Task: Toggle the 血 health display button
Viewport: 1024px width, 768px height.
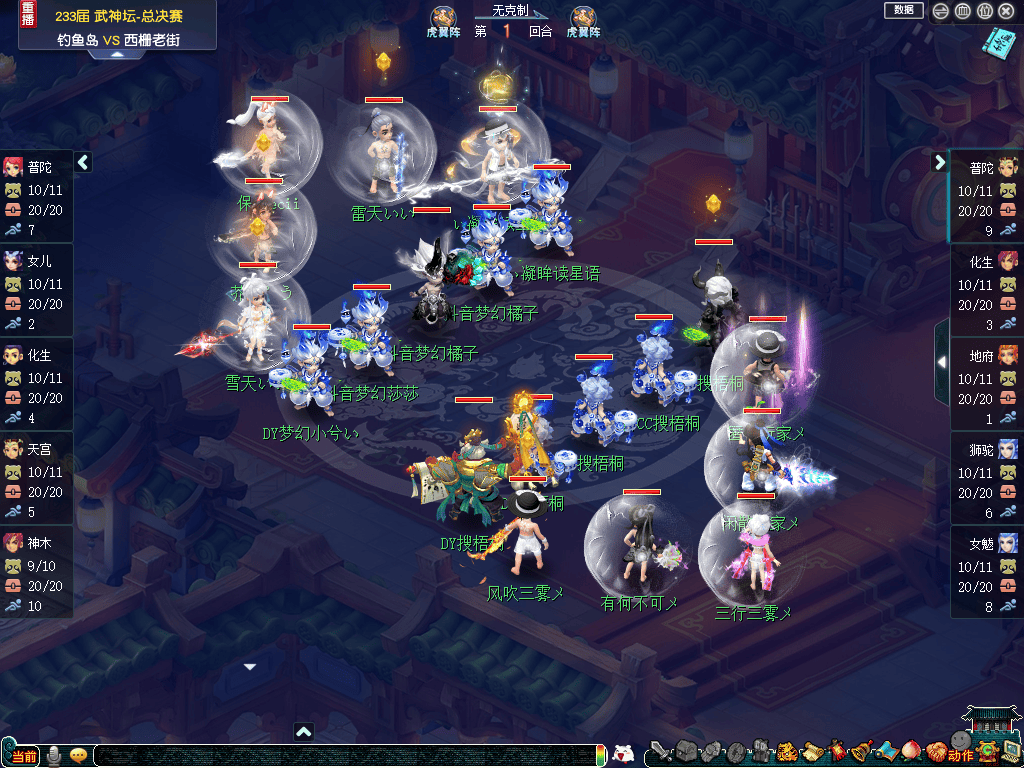Action: pyautogui.click(x=963, y=11)
